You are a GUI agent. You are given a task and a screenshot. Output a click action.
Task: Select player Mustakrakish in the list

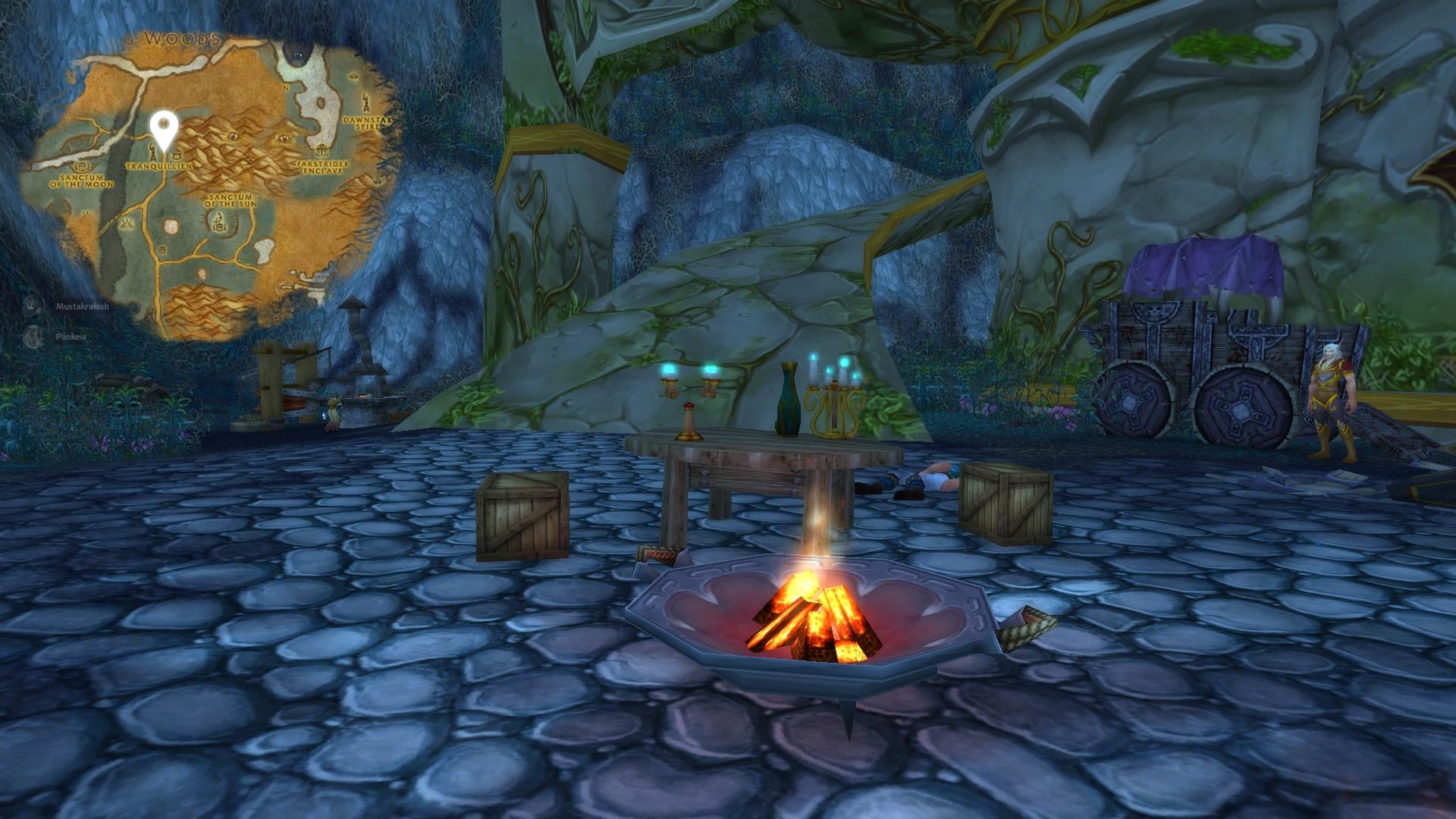tap(82, 306)
